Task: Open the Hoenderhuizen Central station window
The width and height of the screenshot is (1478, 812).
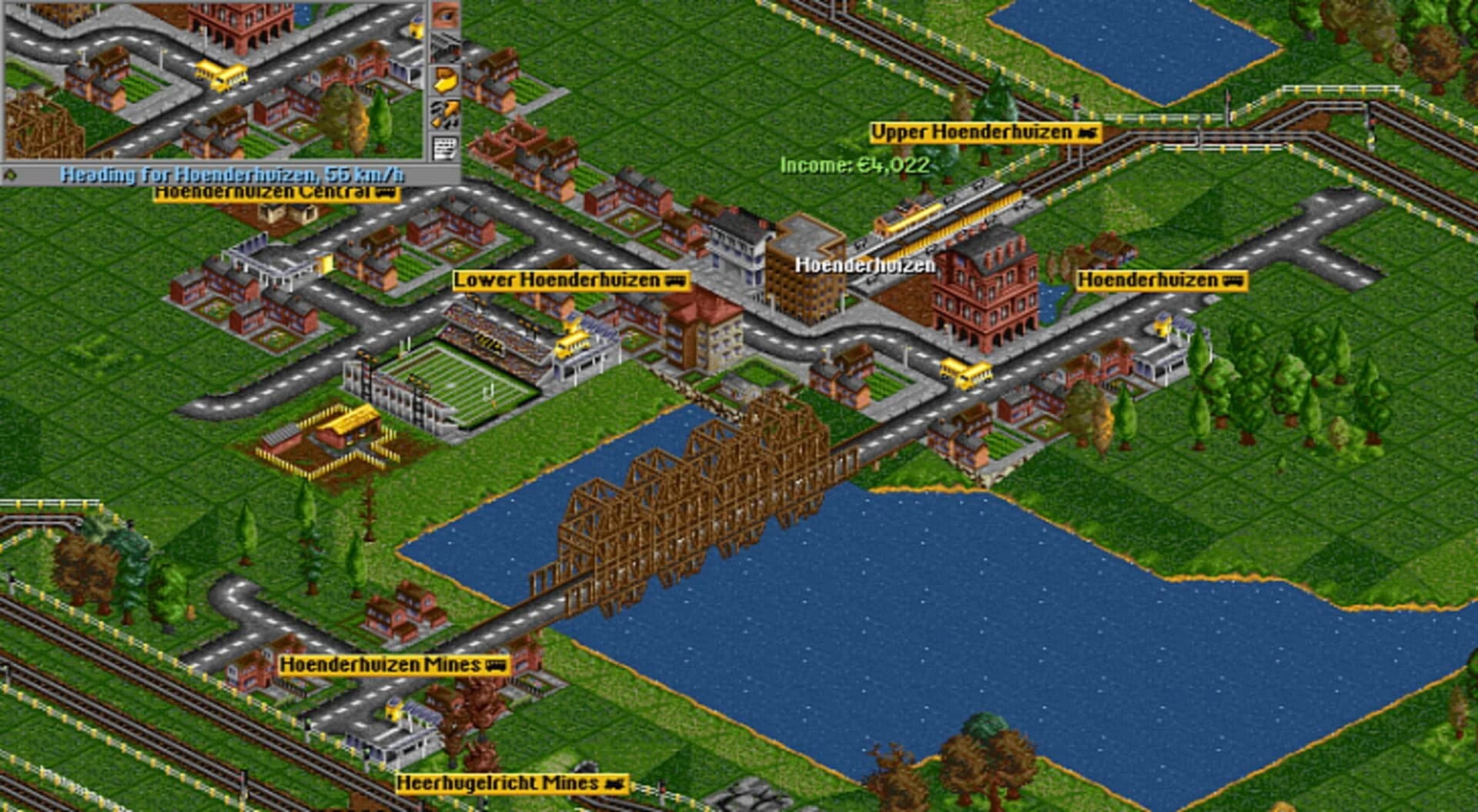Action: pos(273,194)
